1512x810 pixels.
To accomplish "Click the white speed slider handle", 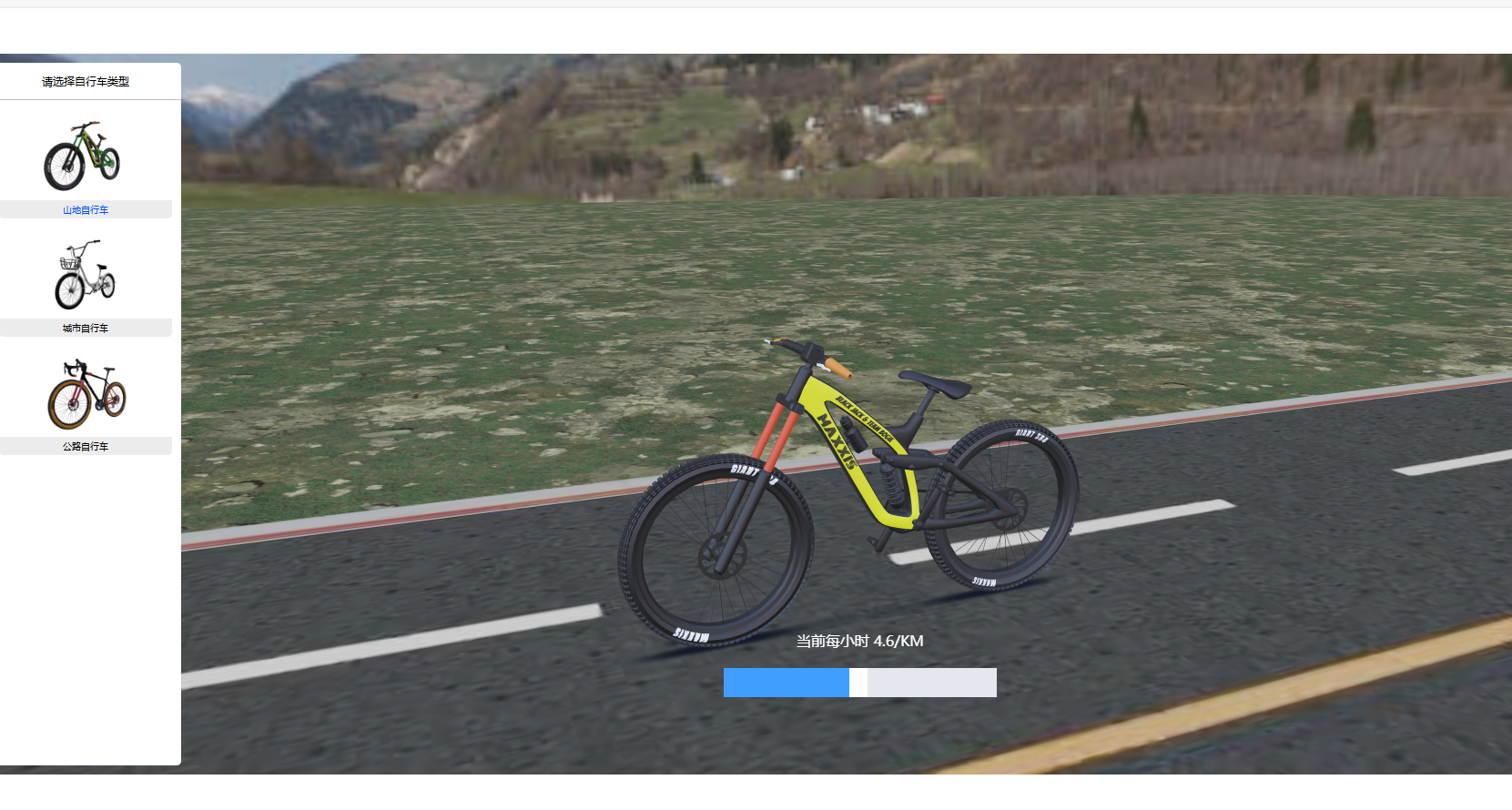I will [x=857, y=683].
